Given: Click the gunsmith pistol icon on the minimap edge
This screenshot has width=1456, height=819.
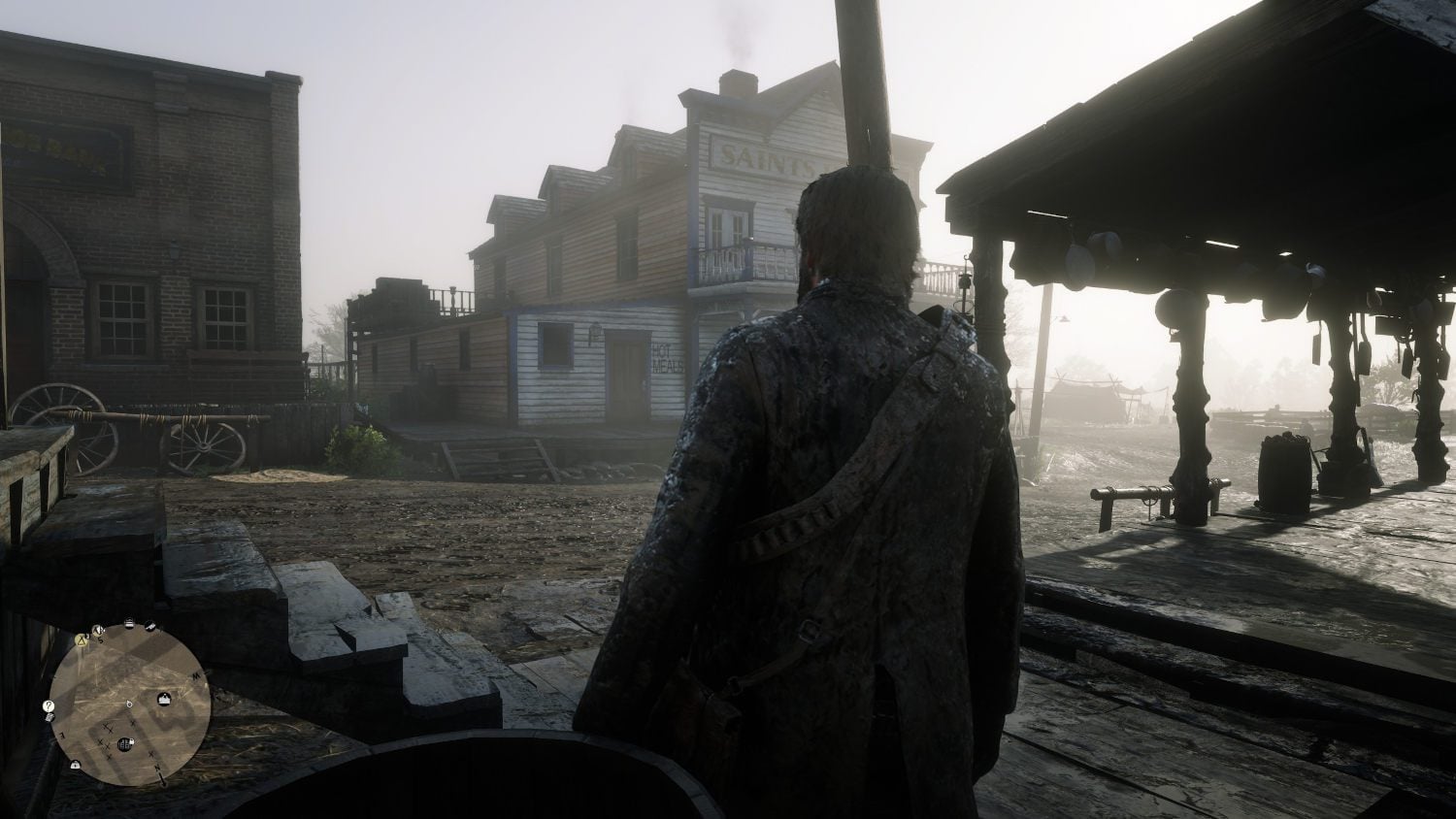Looking at the screenshot, I should coord(149,626).
